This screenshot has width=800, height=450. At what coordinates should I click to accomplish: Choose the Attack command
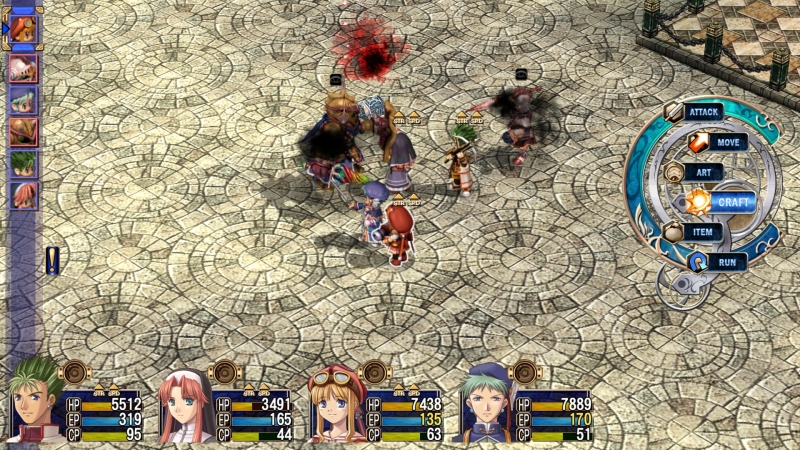(703, 112)
